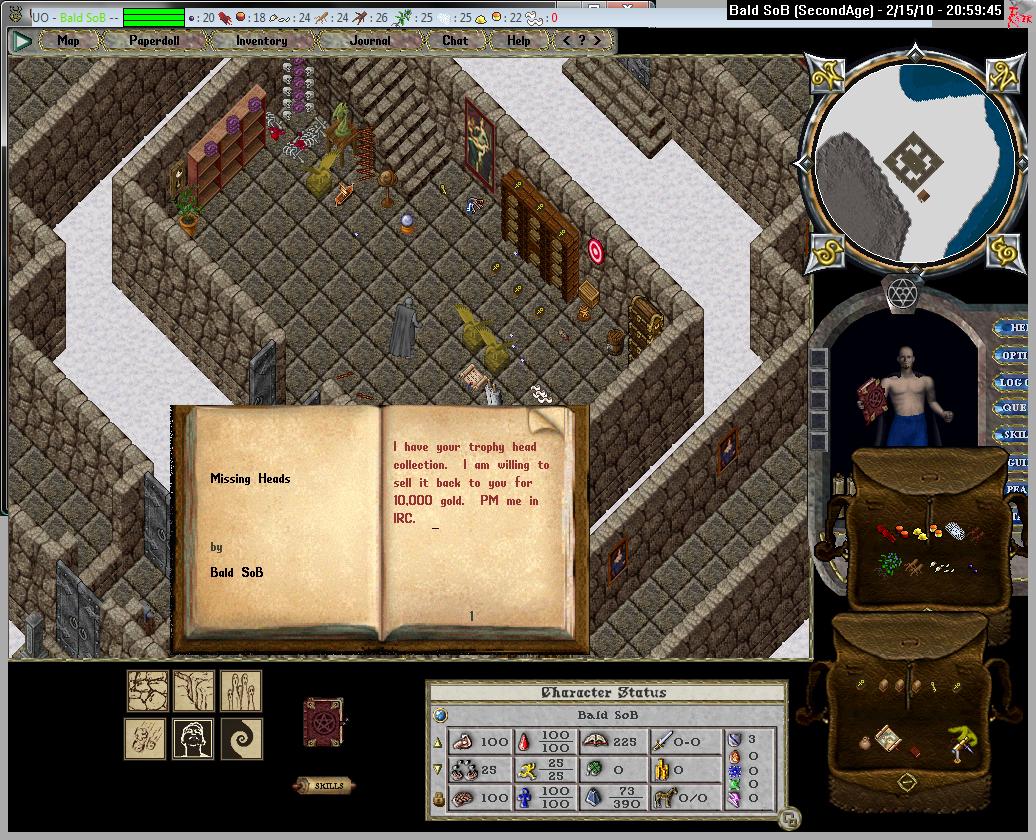Click the Strength stat lock arrow
The width and height of the screenshot is (1036, 840).
(437, 743)
